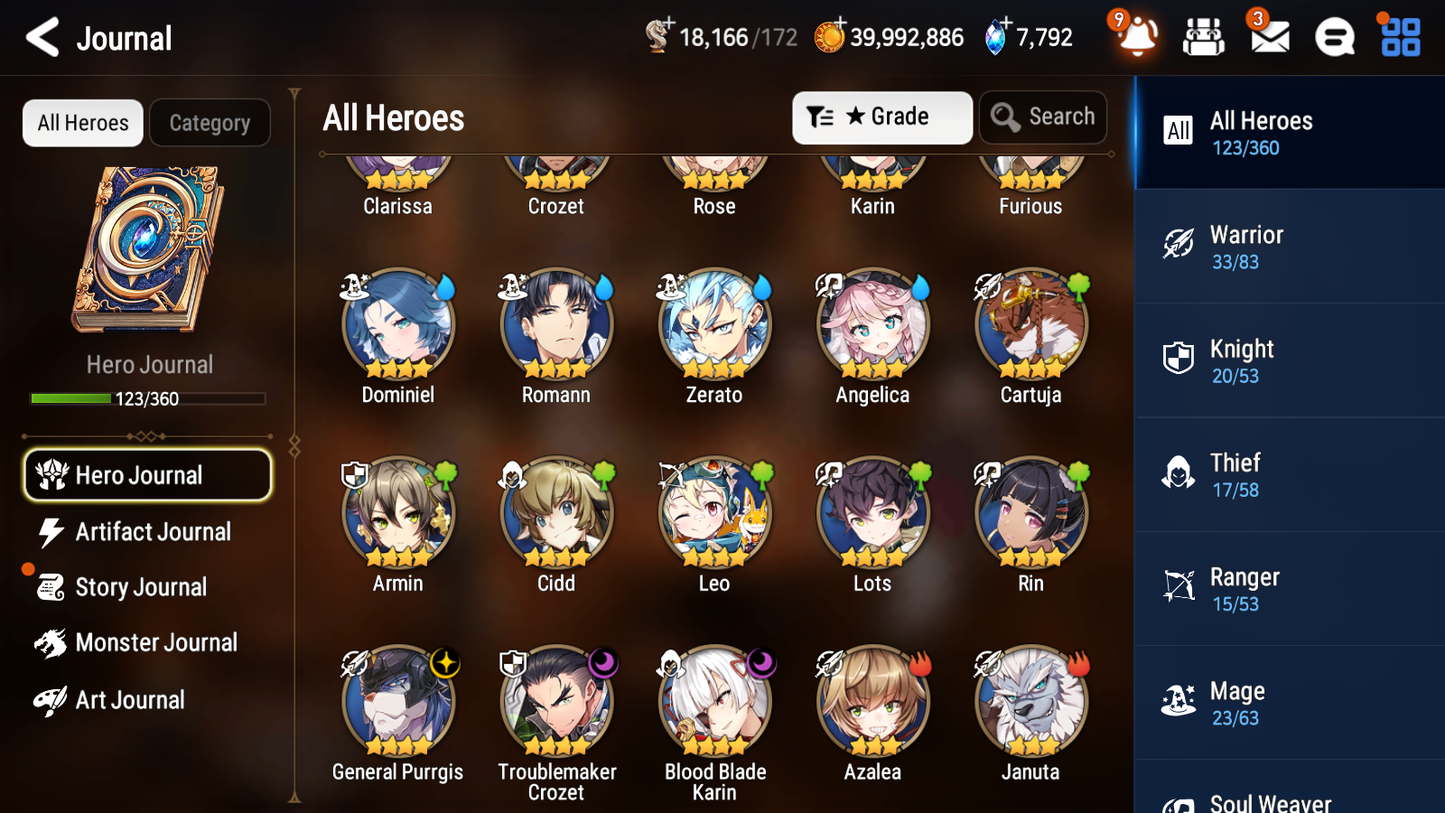Select the hero Zerato's portrait
Viewport: 1445px width, 813px height.
(714, 324)
